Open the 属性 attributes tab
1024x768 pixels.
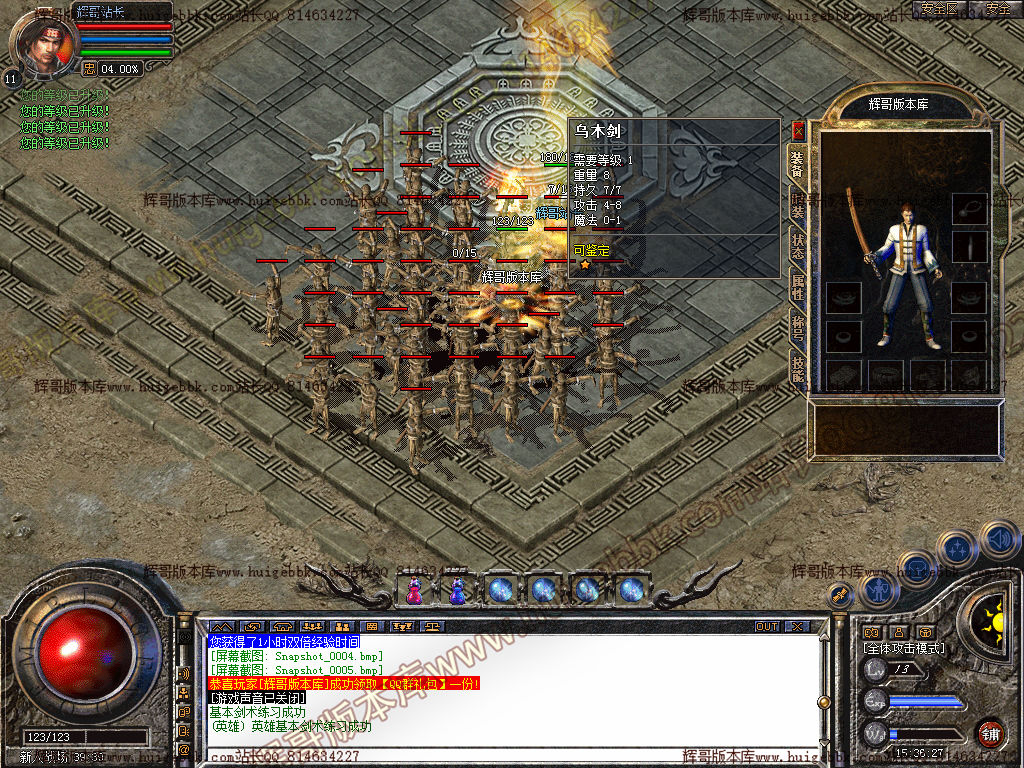click(x=798, y=287)
